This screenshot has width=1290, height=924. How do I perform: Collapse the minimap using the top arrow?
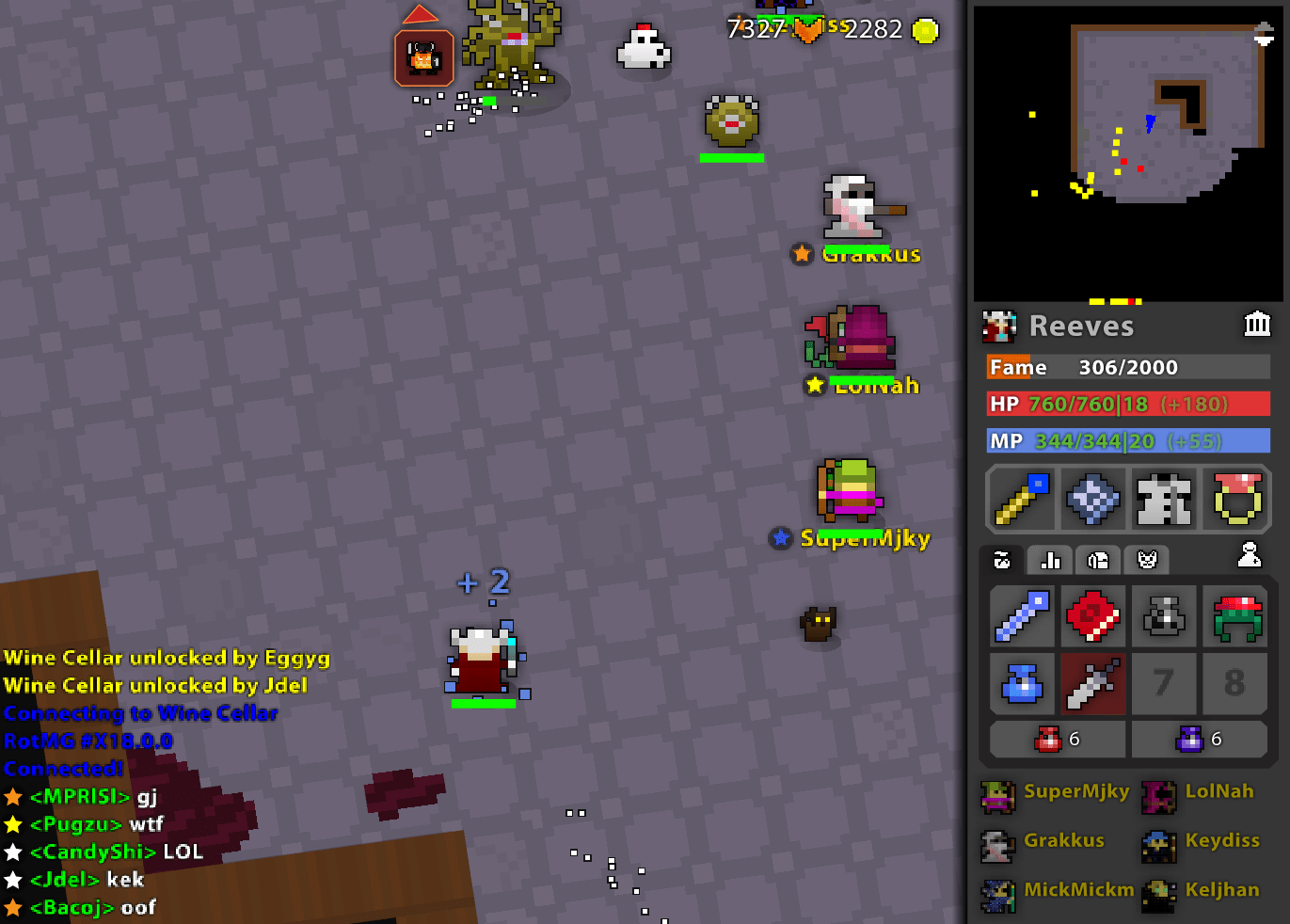pyautogui.click(x=1266, y=28)
